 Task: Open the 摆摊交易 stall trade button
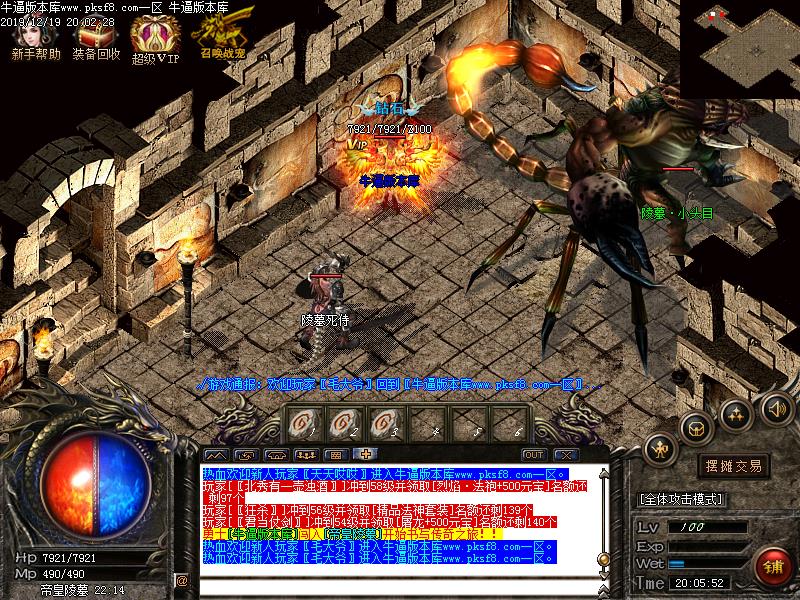733,466
